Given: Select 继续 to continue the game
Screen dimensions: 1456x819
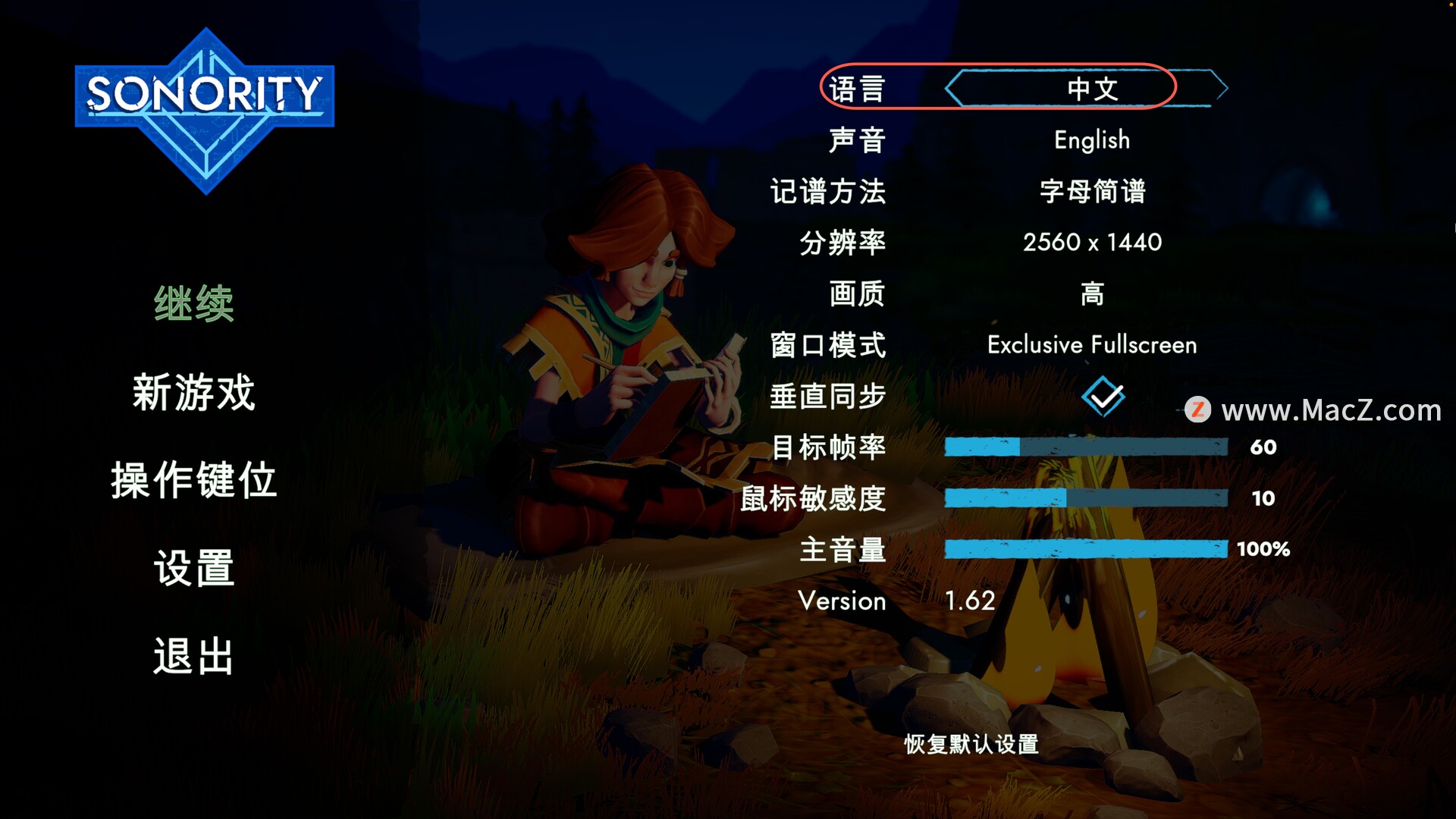Looking at the screenshot, I should point(194,304).
